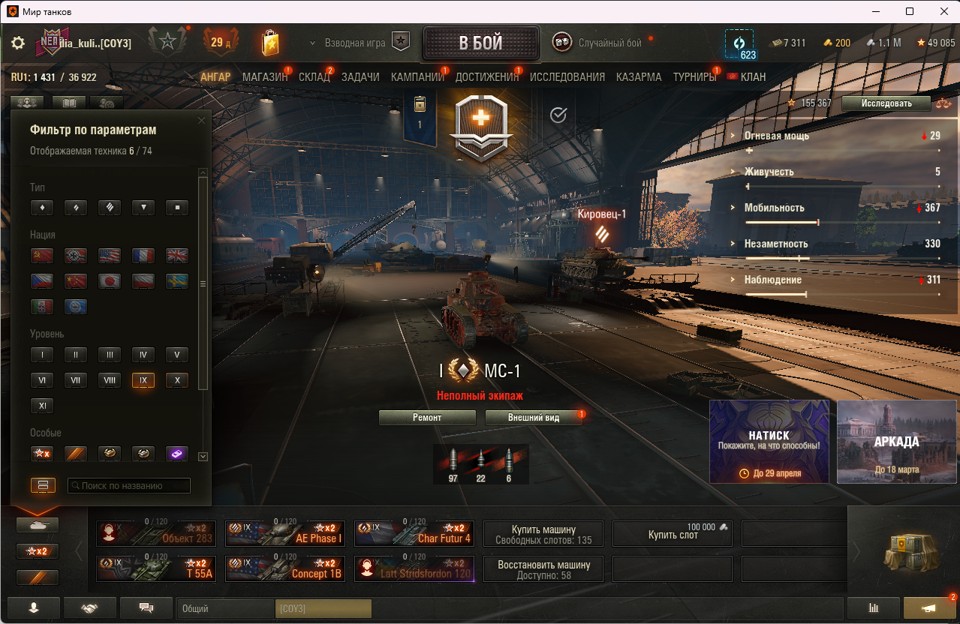
Task: Select tier IX filter button
Action: click(x=143, y=380)
